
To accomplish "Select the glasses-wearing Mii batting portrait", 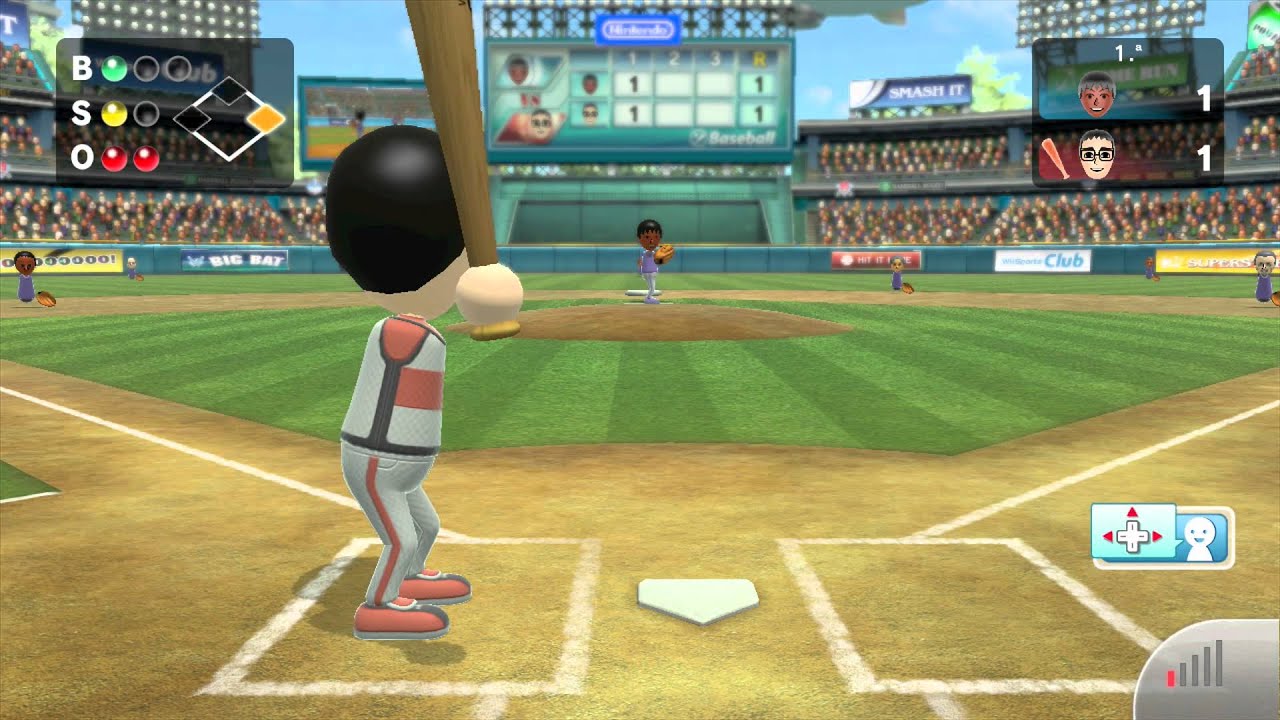I will tap(1096, 157).
